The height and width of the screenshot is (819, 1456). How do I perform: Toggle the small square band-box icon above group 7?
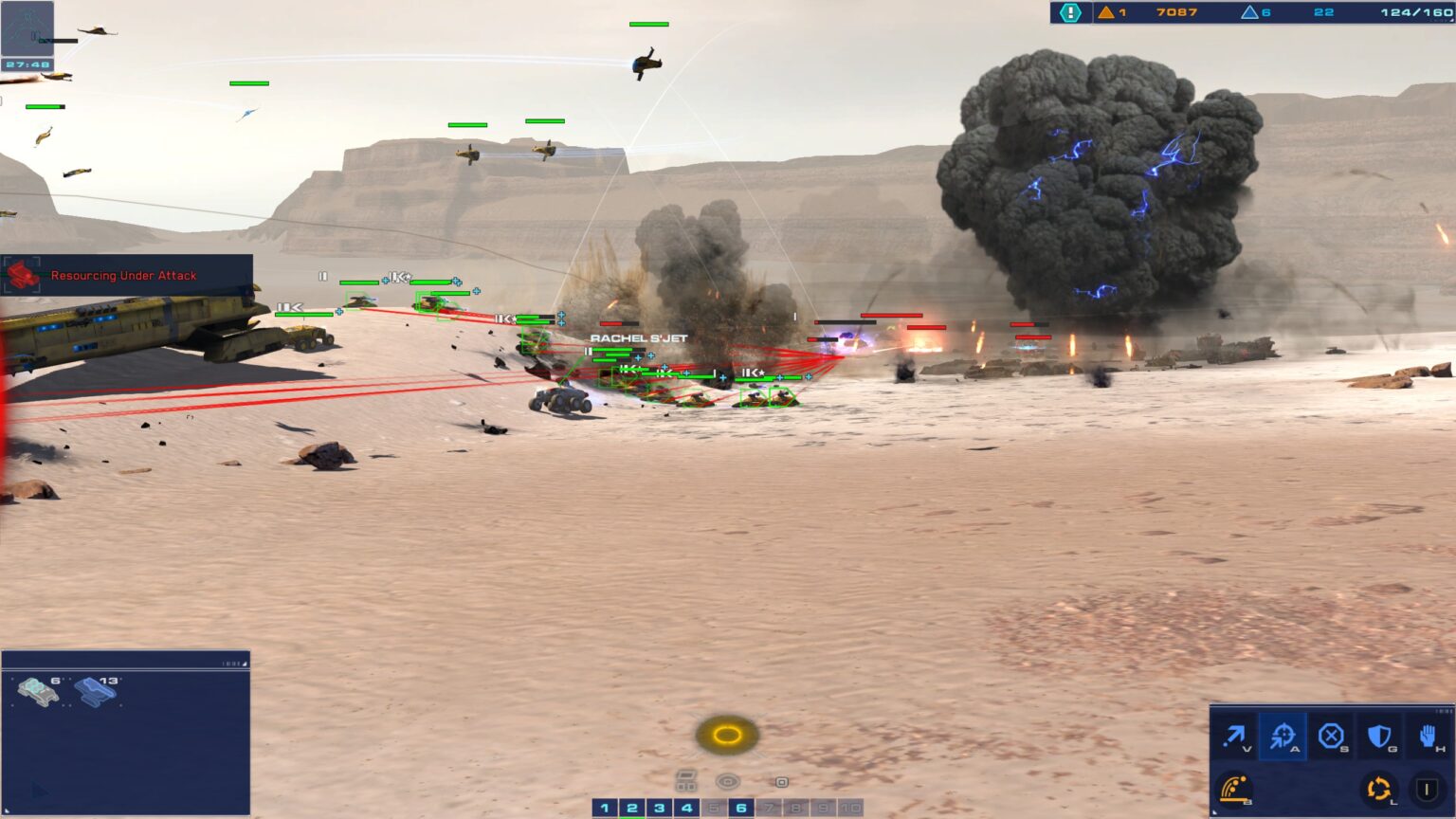click(782, 783)
